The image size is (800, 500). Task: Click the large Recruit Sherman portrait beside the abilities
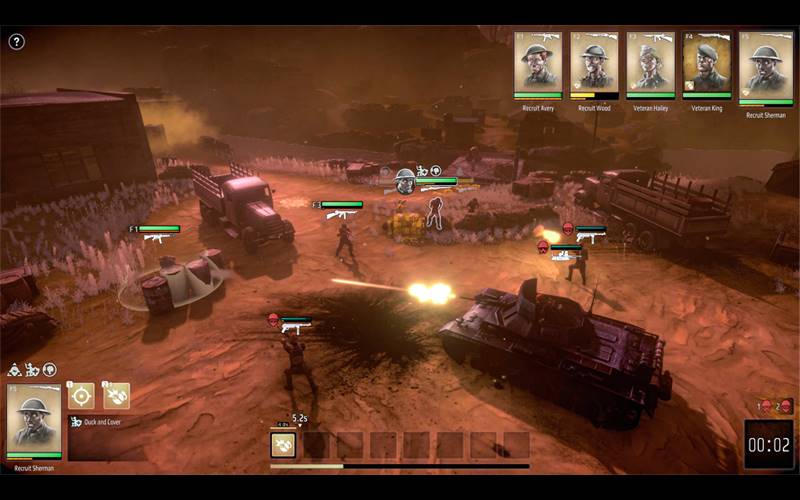(34, 421)
